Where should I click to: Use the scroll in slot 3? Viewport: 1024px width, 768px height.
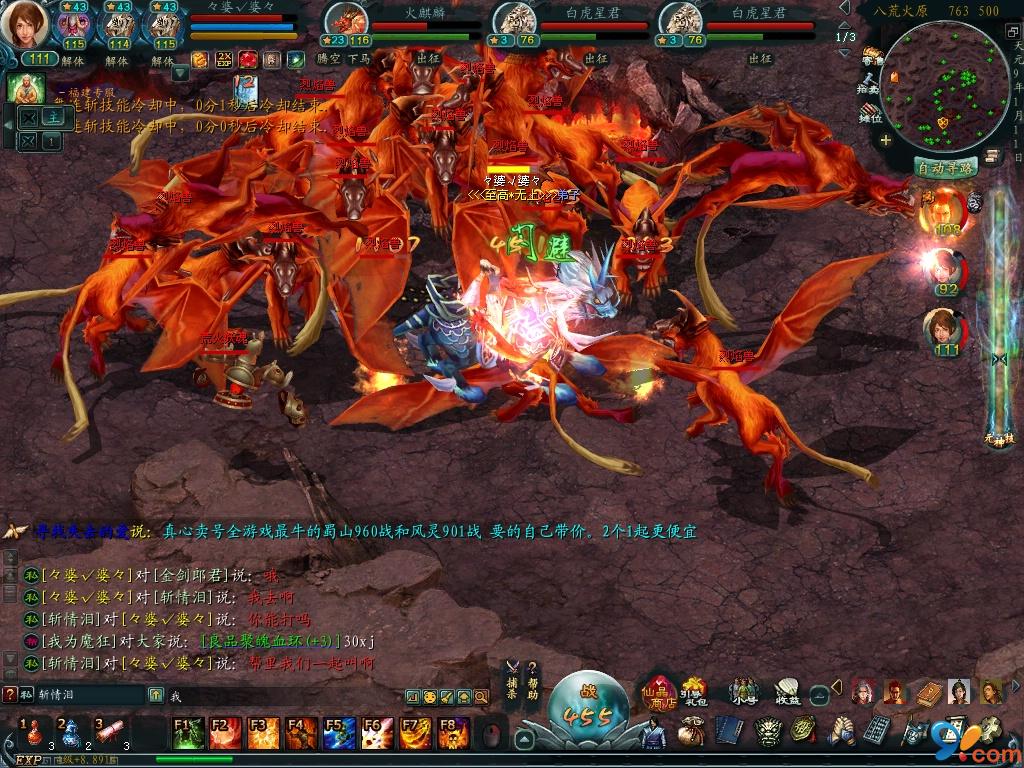coord(110,734)
